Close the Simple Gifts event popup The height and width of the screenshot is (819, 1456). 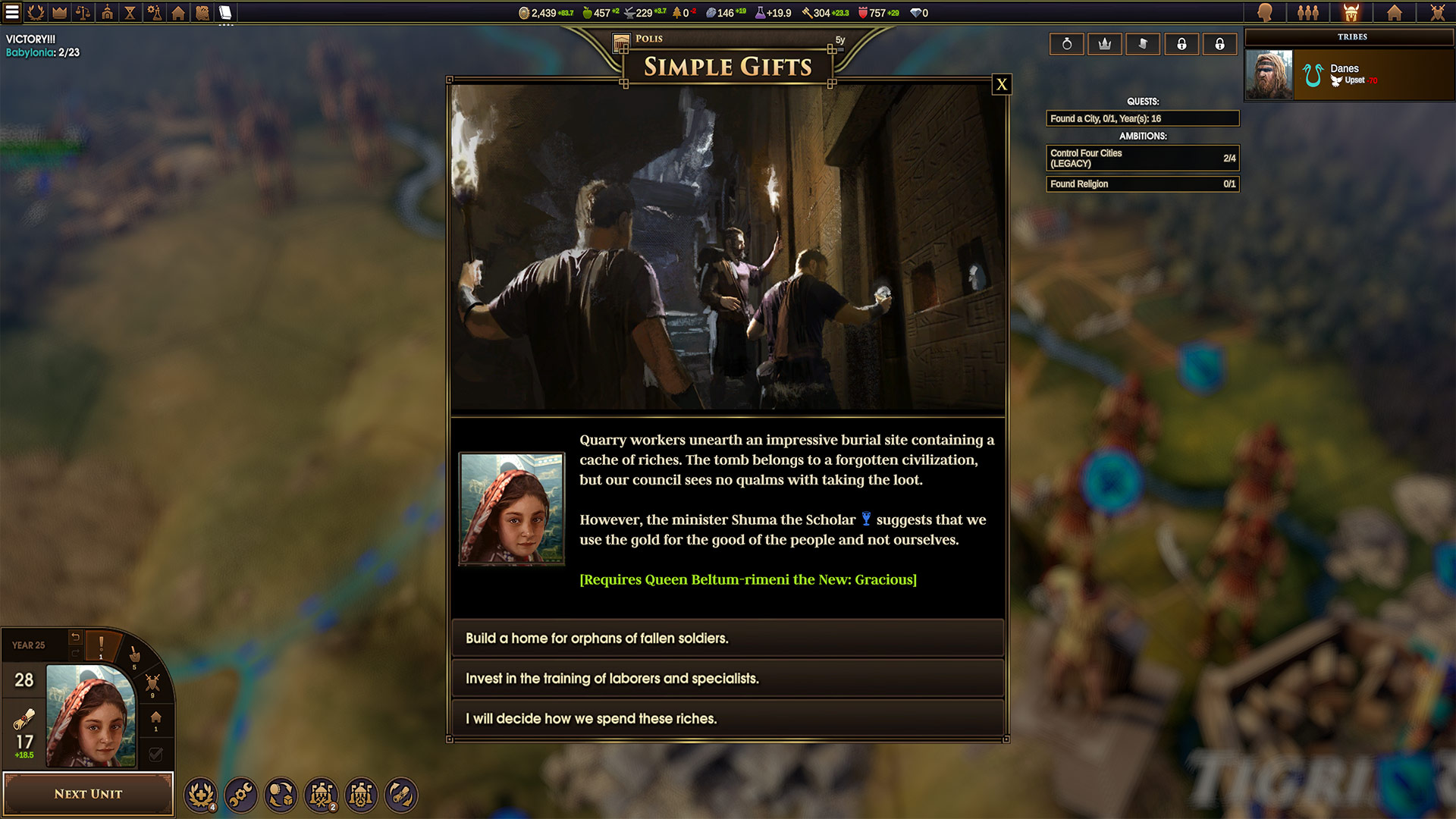pos(1002,84)
